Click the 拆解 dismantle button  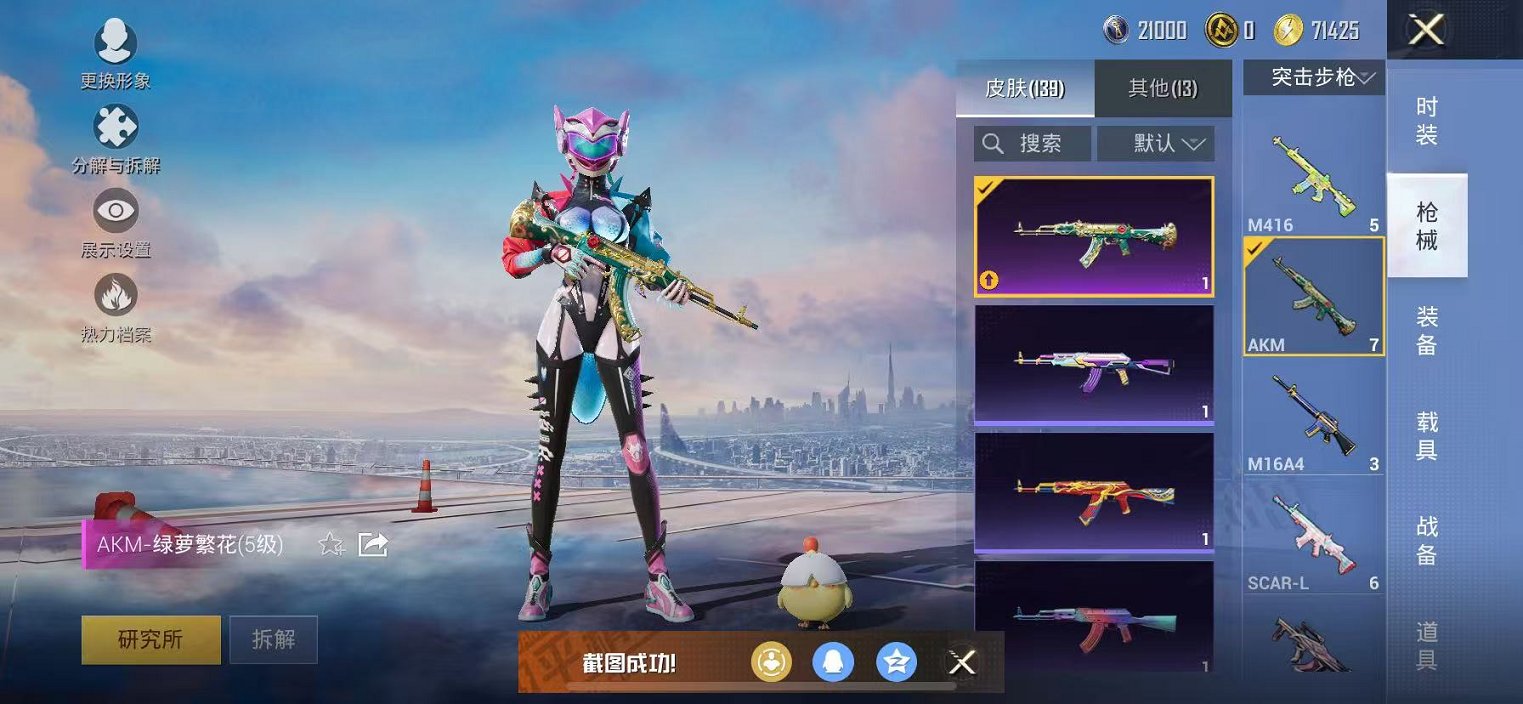point(273,639)
